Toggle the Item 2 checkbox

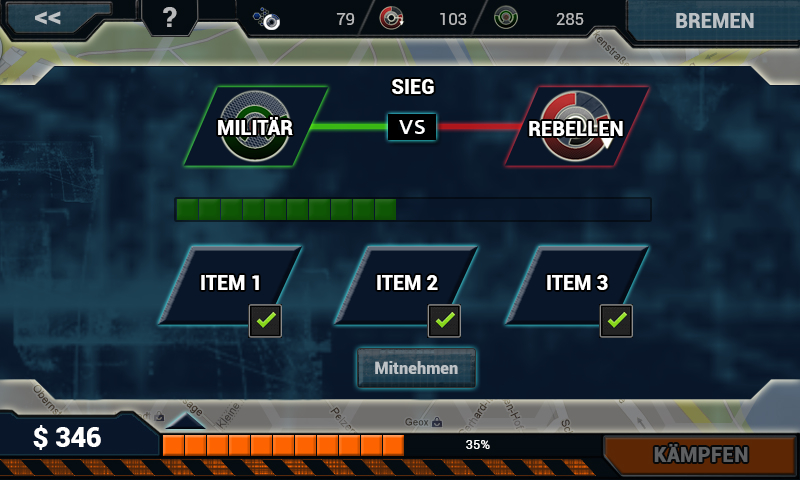(444, 321)
